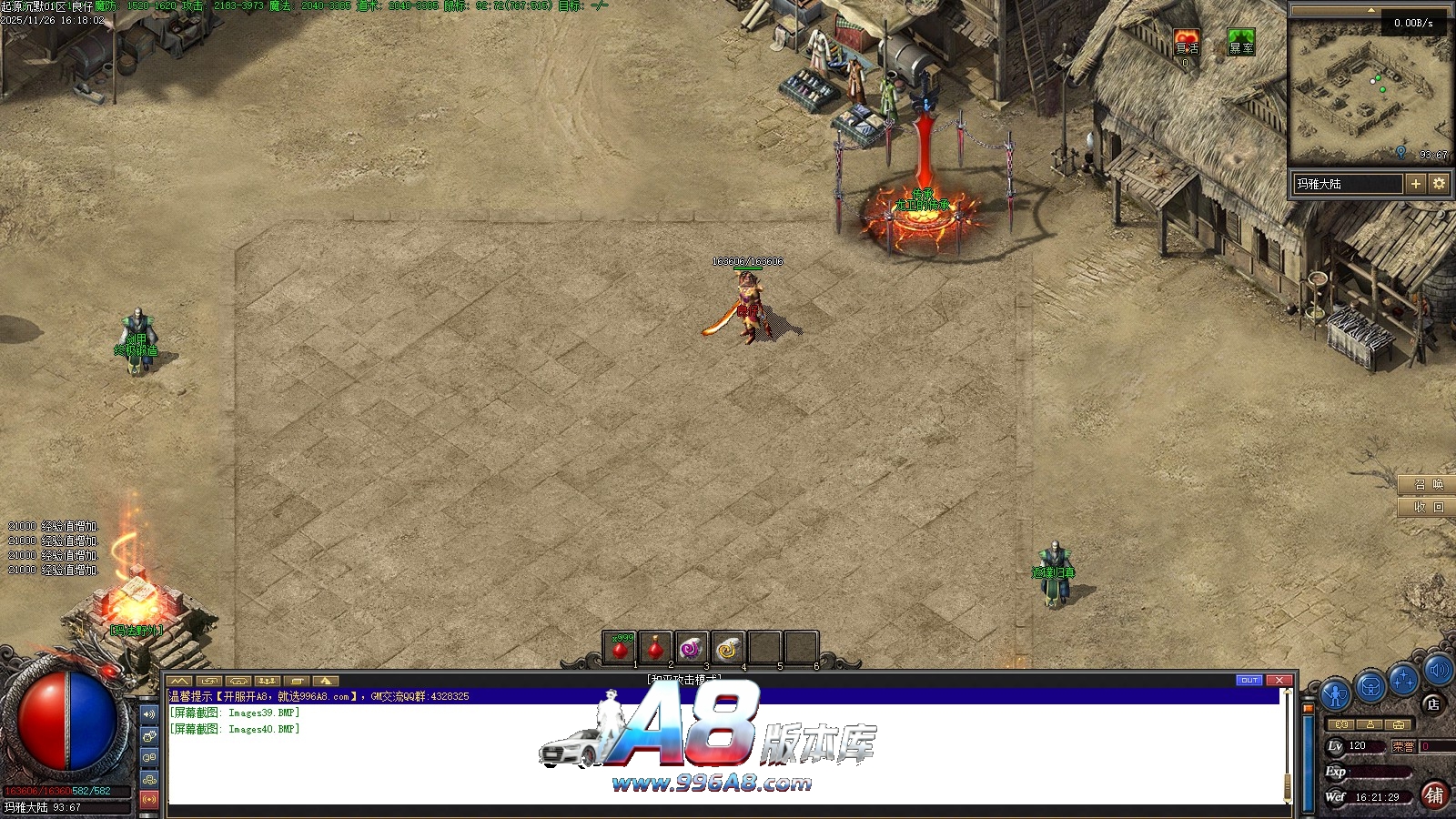The height and width of the screenshot is (819, 1456).
Task: Use the purple scroll in hotbar slot 3
Action: [692, 649]
